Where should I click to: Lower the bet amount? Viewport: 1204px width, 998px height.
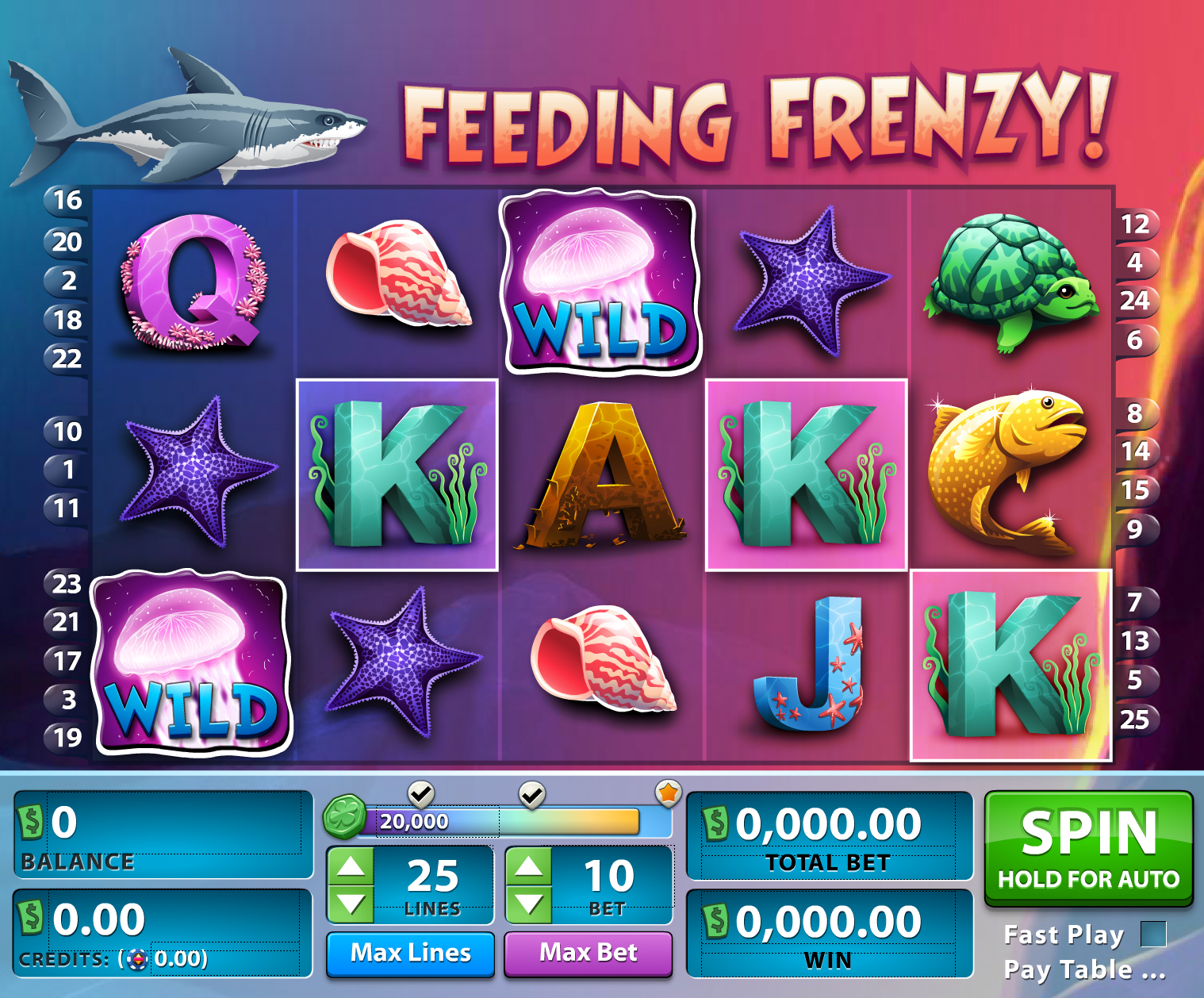tap(528, 903)
